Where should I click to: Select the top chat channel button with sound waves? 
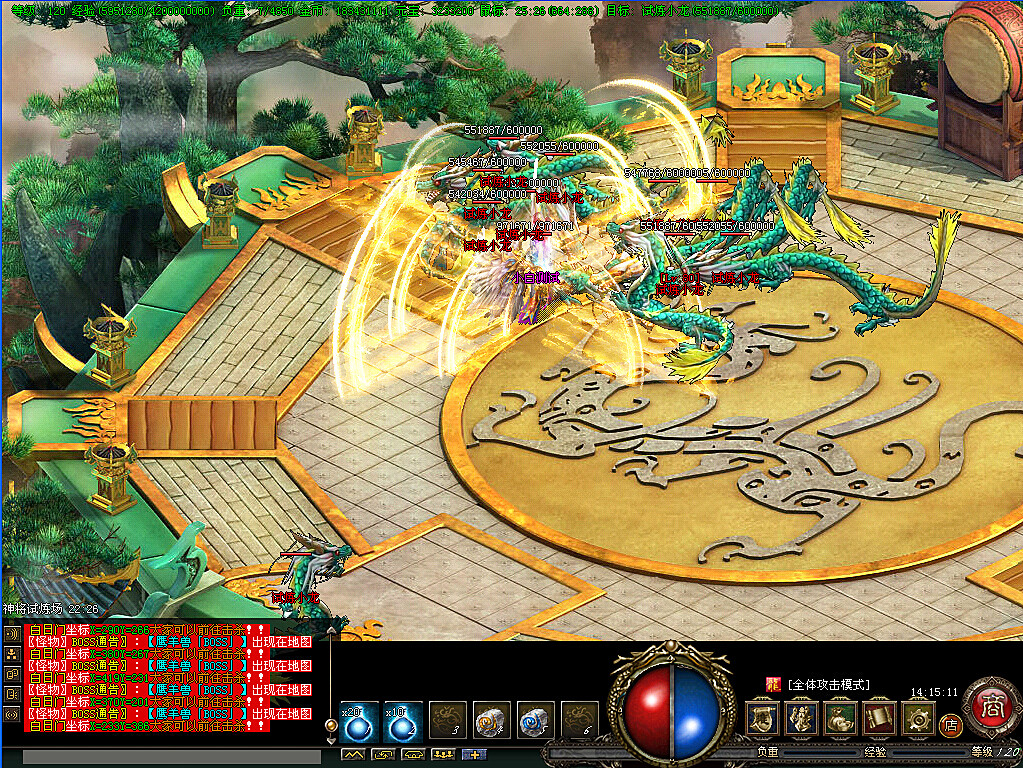[x=12, y=634]
